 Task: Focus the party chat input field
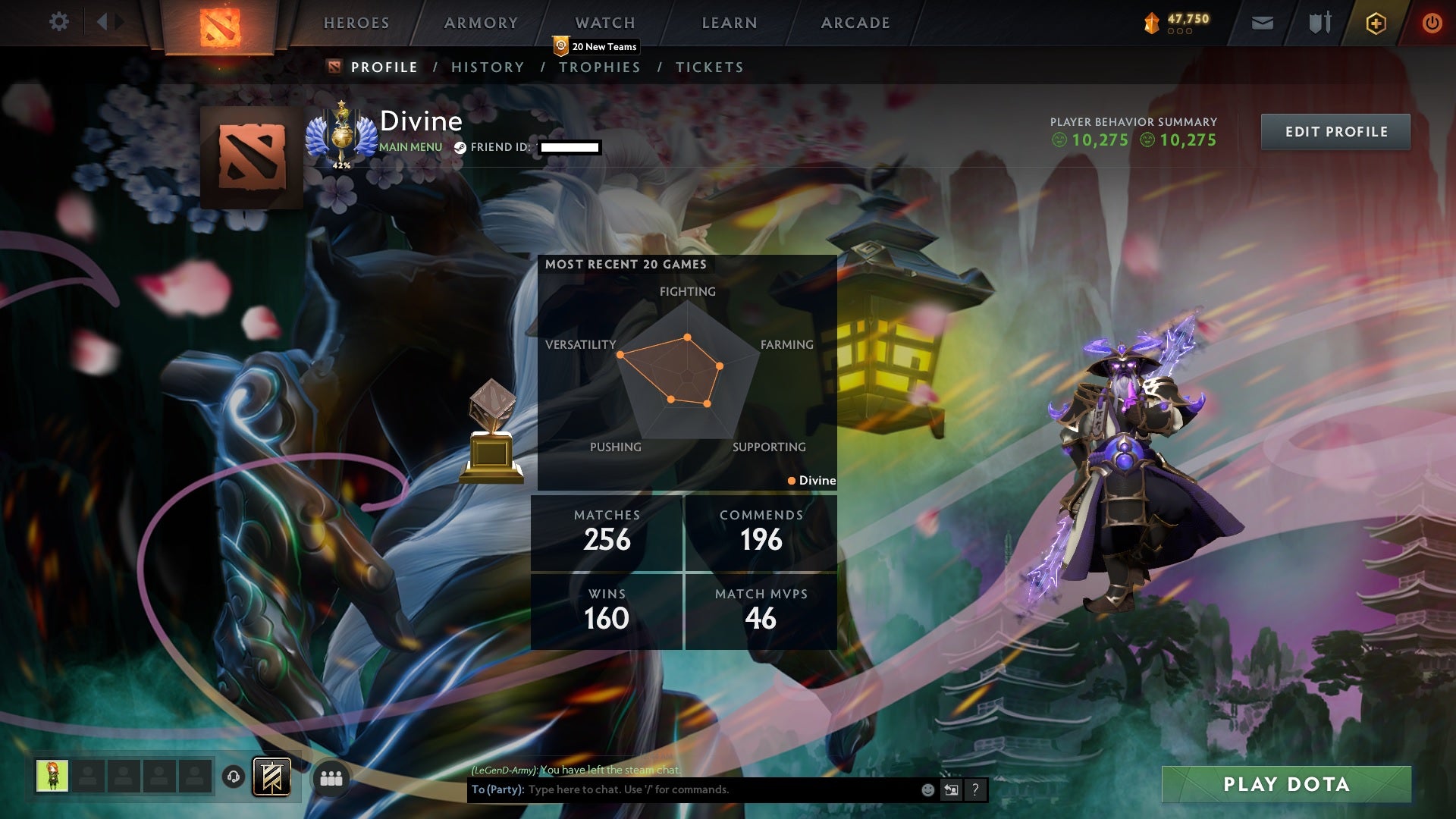[x=720, y=789]
